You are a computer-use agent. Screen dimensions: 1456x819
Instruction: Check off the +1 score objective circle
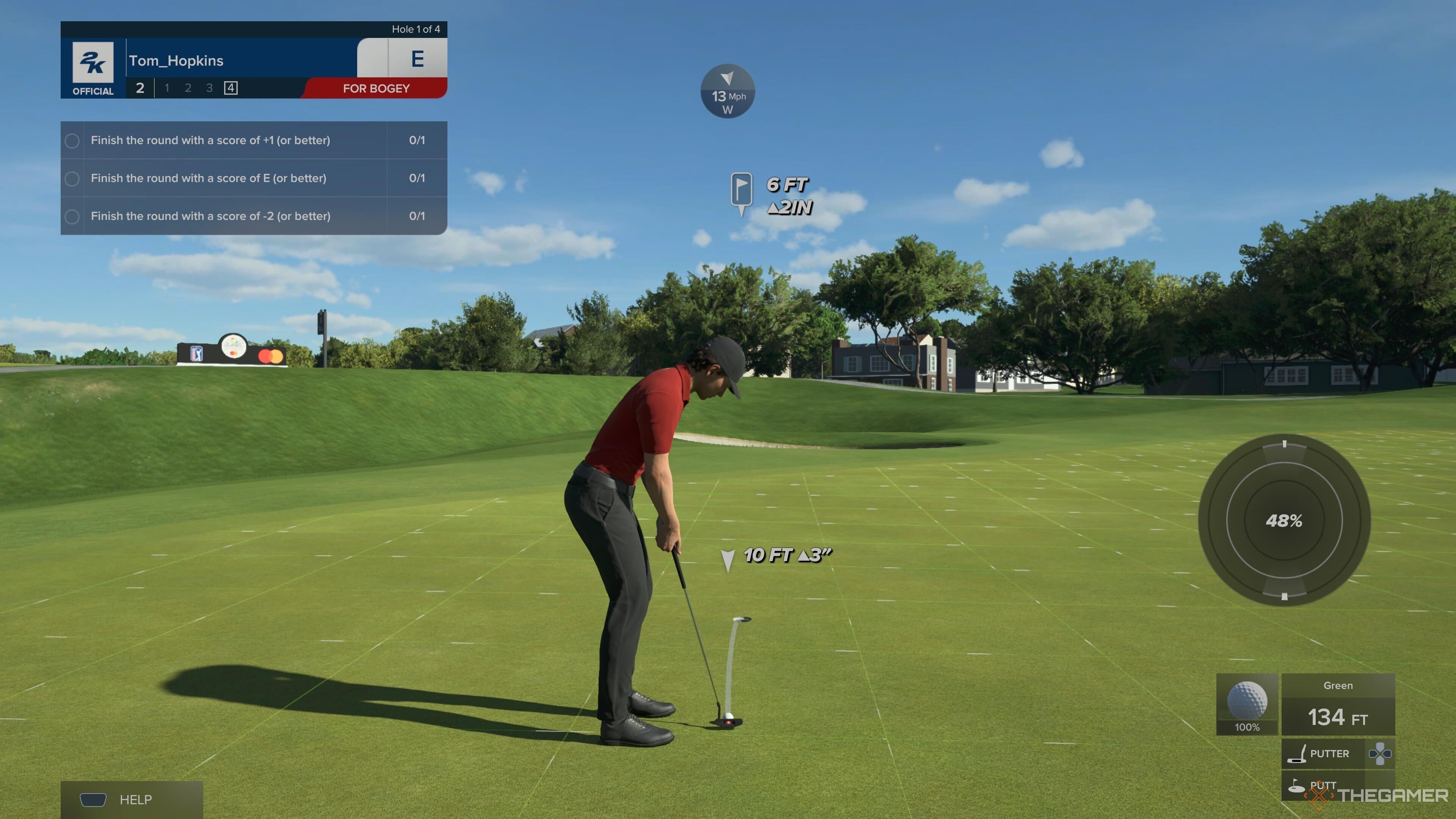(x=72, y=140)
